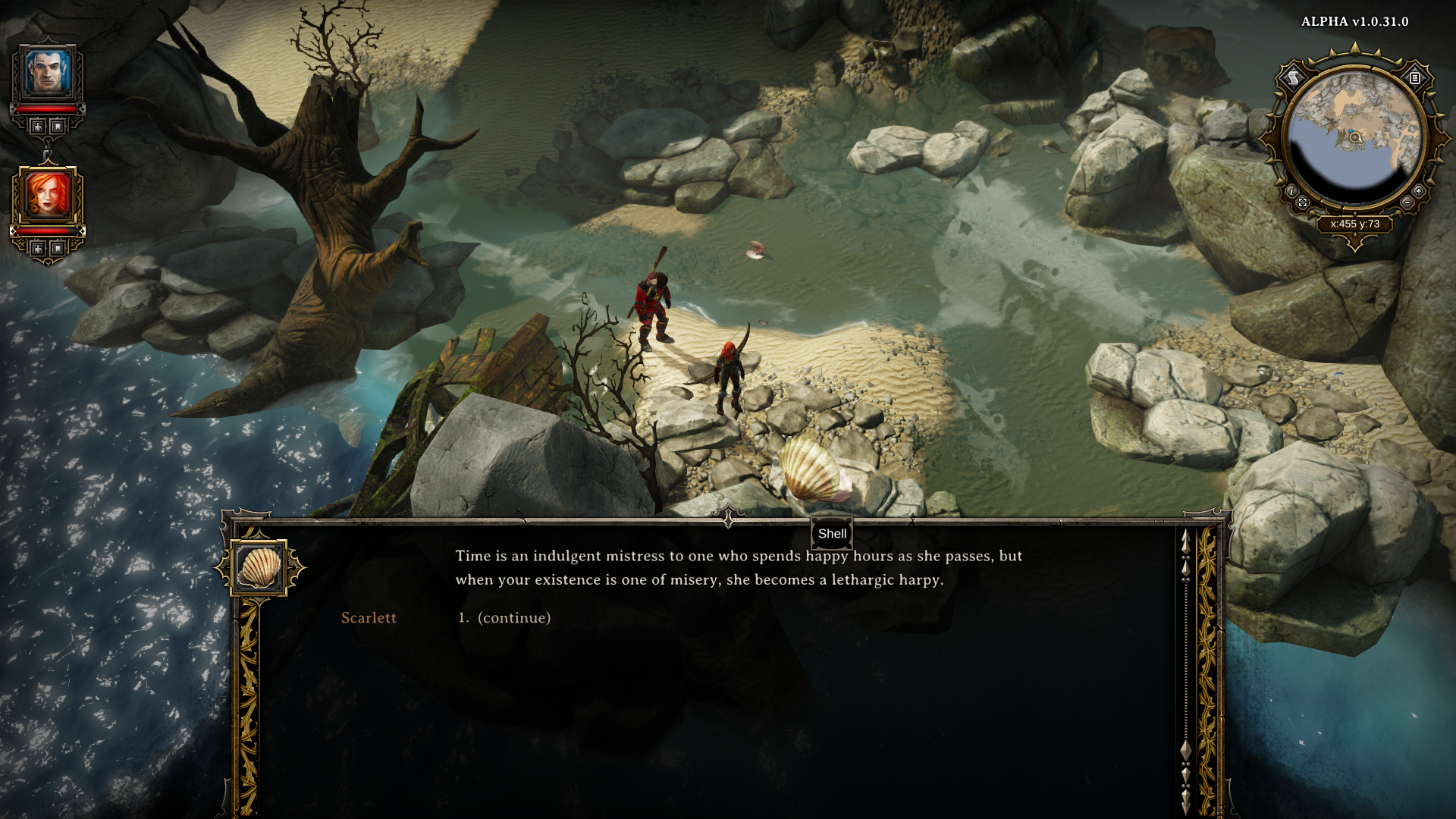This screenshot has width=1456, height=819.
Task: Click the dialogue scrollbar's up arrow
Action: tap(1185, 539)
